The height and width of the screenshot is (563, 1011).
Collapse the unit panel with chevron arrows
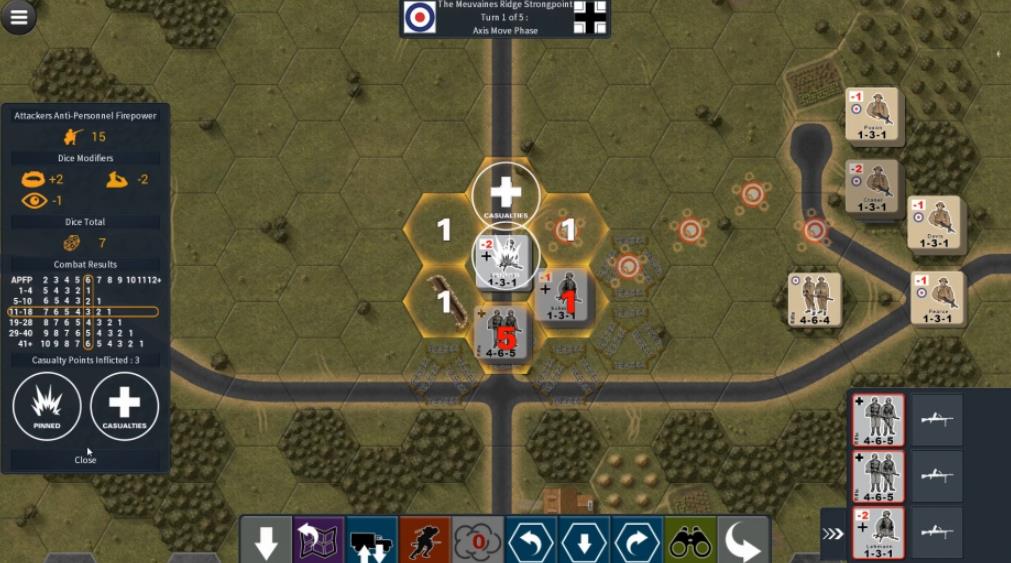pos(833,533)
